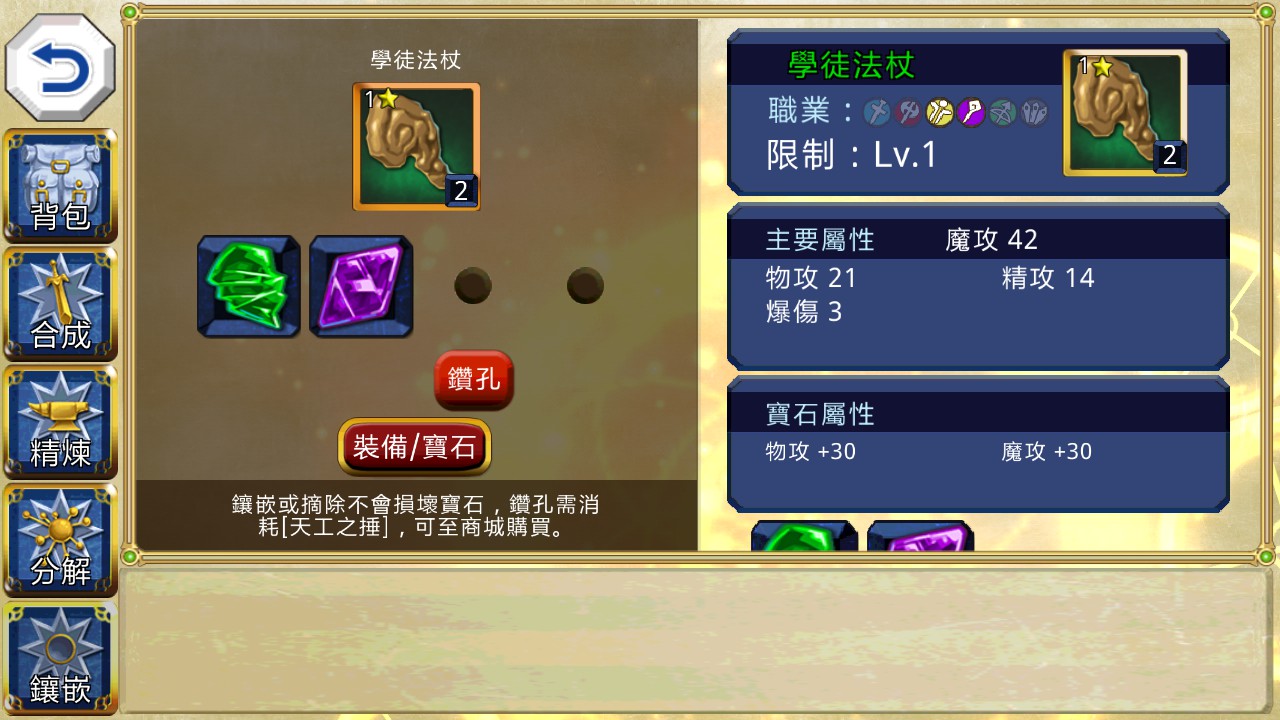Viewport: 1280px width, 720px height.
Task: Select the purple gem in the second socket
Action: click(x=361, y=286)
